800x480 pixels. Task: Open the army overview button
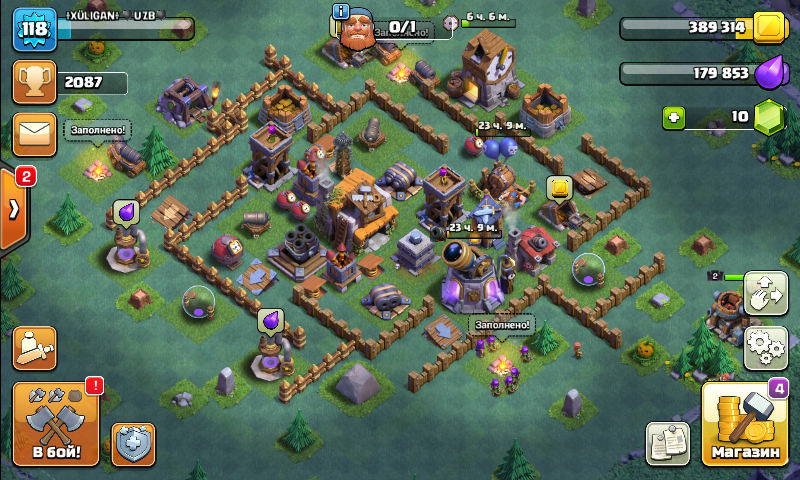[34, 346]
